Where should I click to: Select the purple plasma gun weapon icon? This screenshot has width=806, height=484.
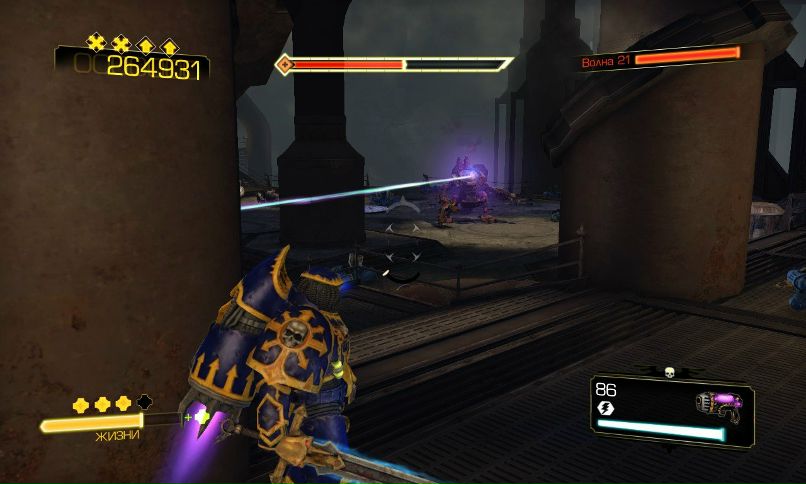pos(717,403)
